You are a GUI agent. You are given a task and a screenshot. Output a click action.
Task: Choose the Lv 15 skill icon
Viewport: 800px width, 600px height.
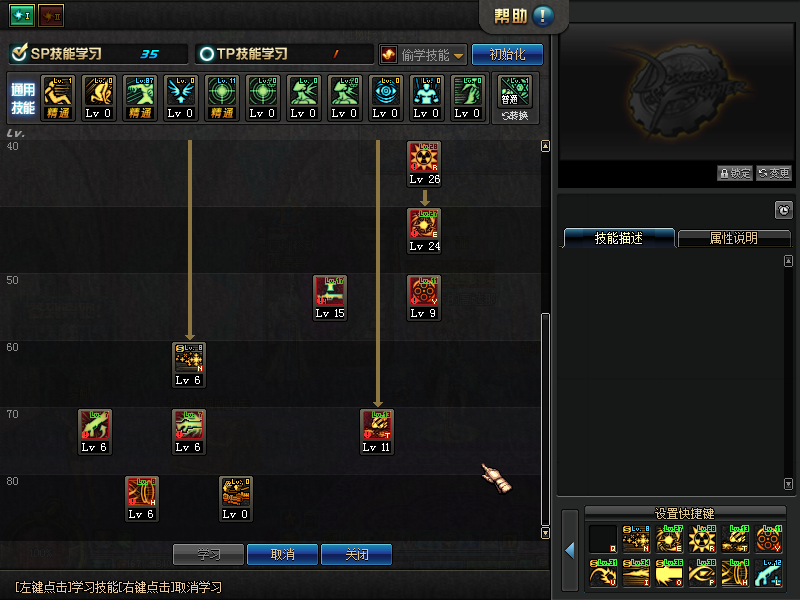coord(329,292)
